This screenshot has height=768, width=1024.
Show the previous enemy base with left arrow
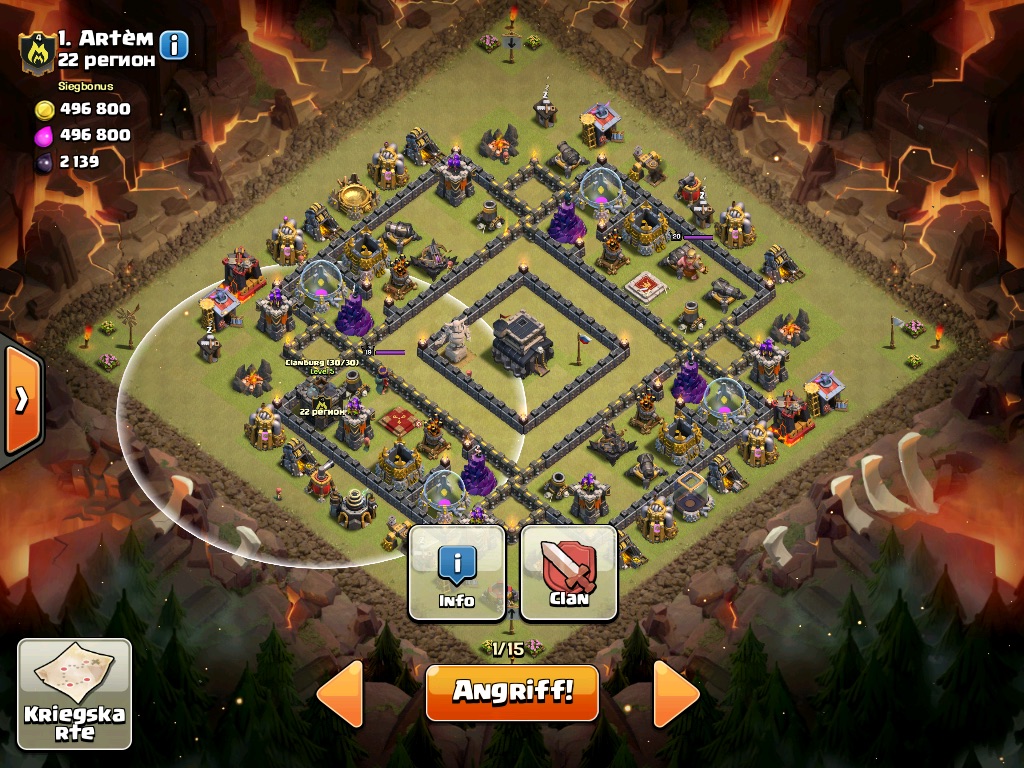(x=340, y=693)
